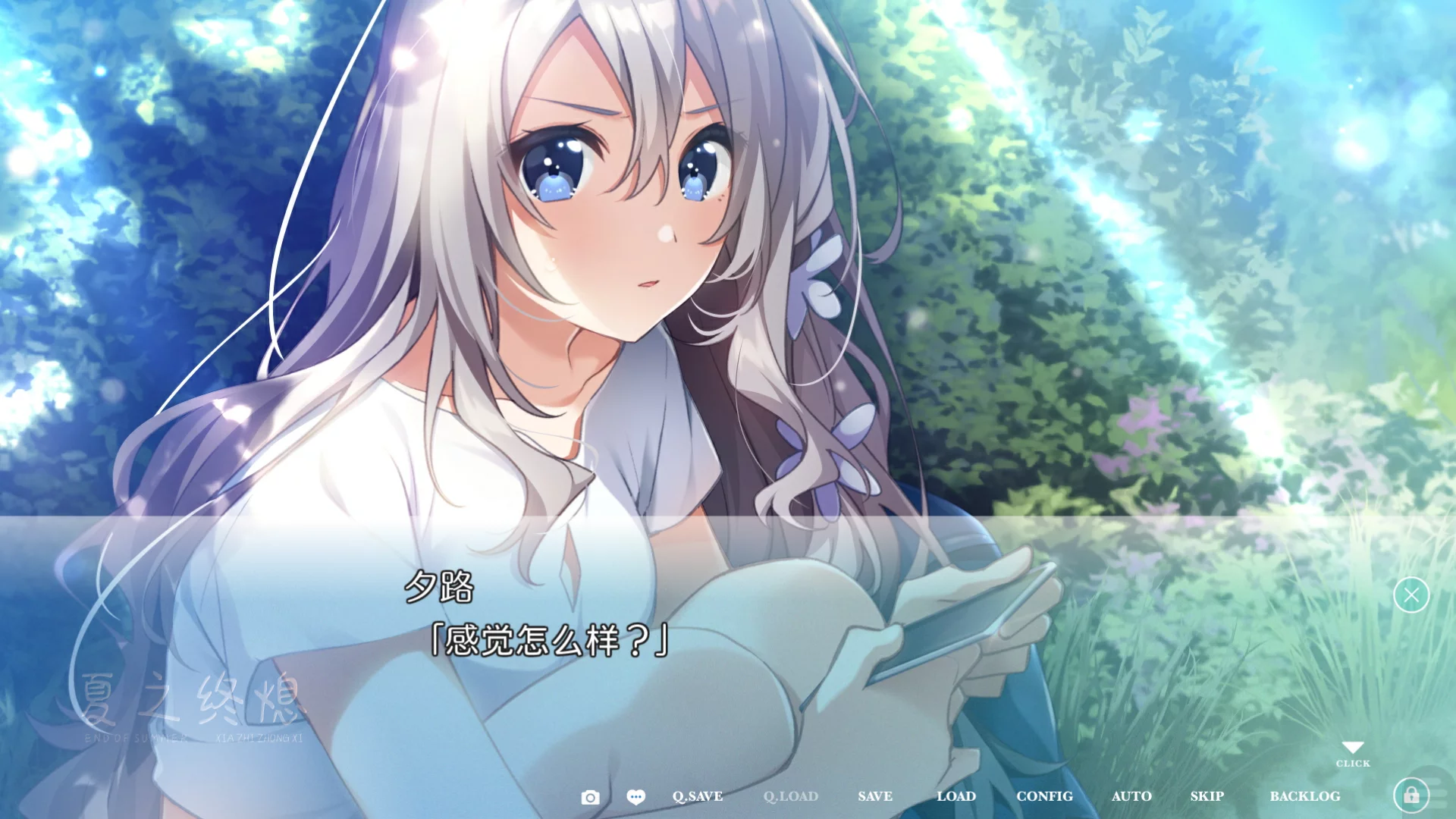Enable SKIP mode to fast-forward text
The image size is (1456, 819).
pyautogui.click(x=1207, y=796)
